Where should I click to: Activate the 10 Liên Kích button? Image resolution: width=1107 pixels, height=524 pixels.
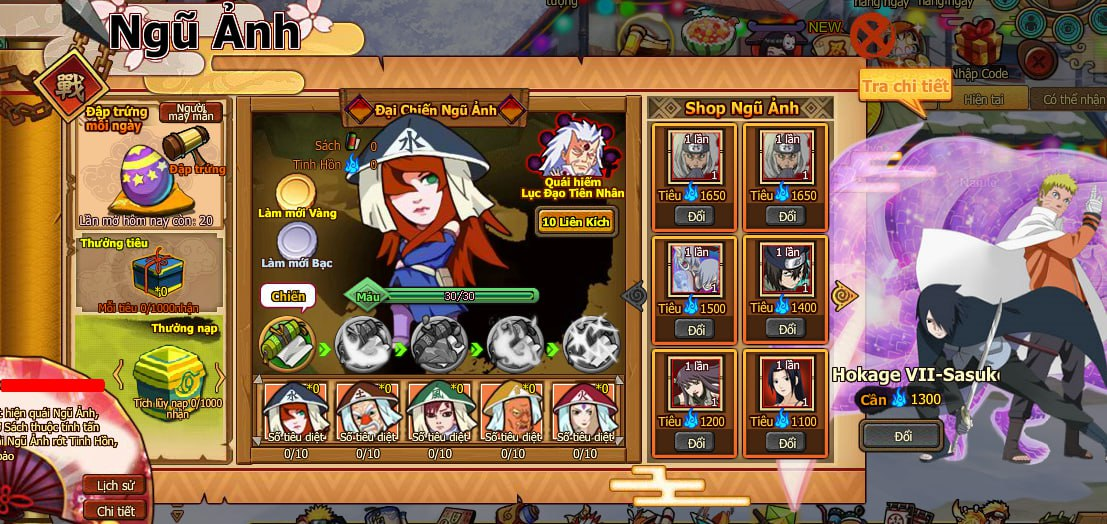coord(576,221)
